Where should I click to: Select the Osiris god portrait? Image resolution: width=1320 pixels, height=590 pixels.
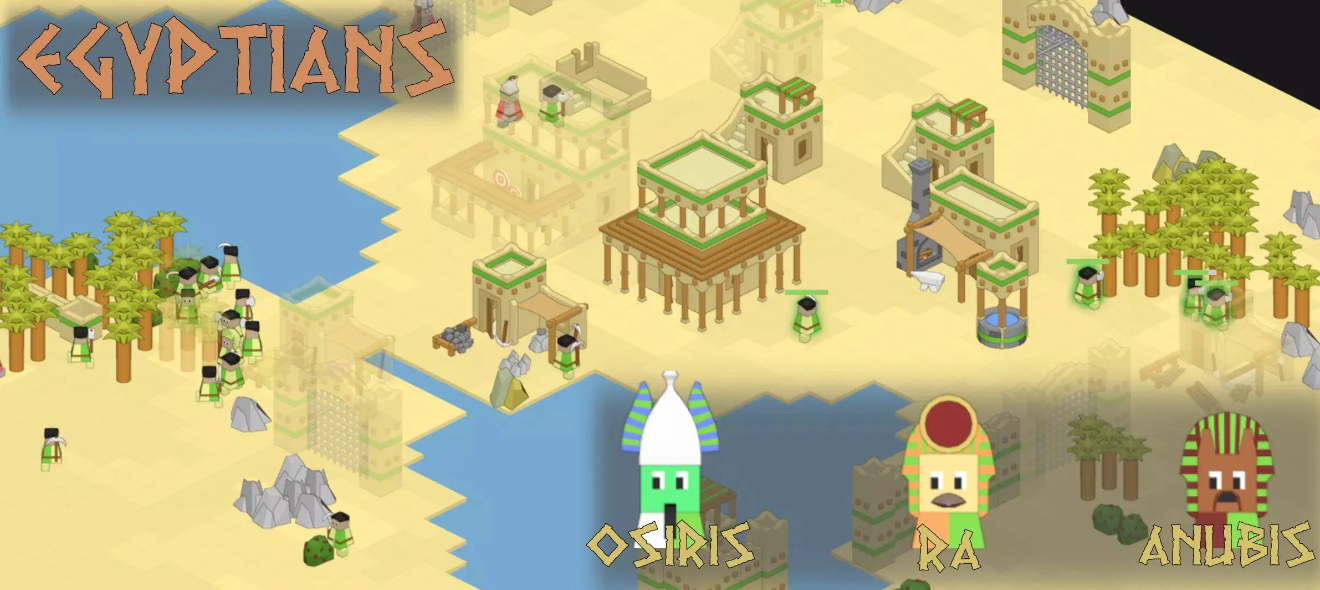(669, 462)
